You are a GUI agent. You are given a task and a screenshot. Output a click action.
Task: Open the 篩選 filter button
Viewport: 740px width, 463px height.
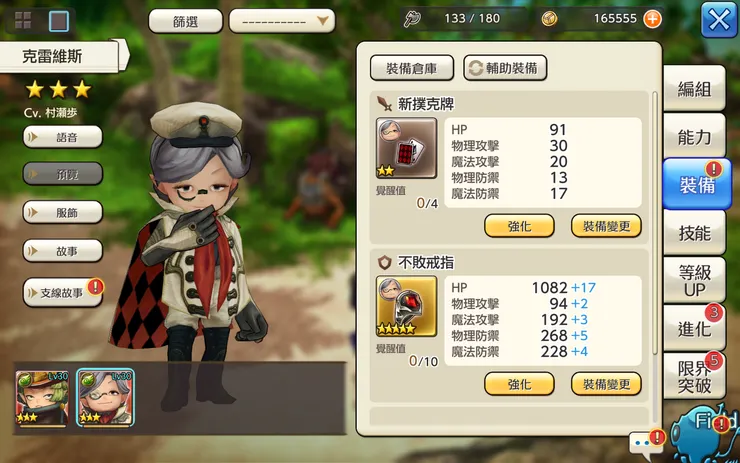coord(185,20)
